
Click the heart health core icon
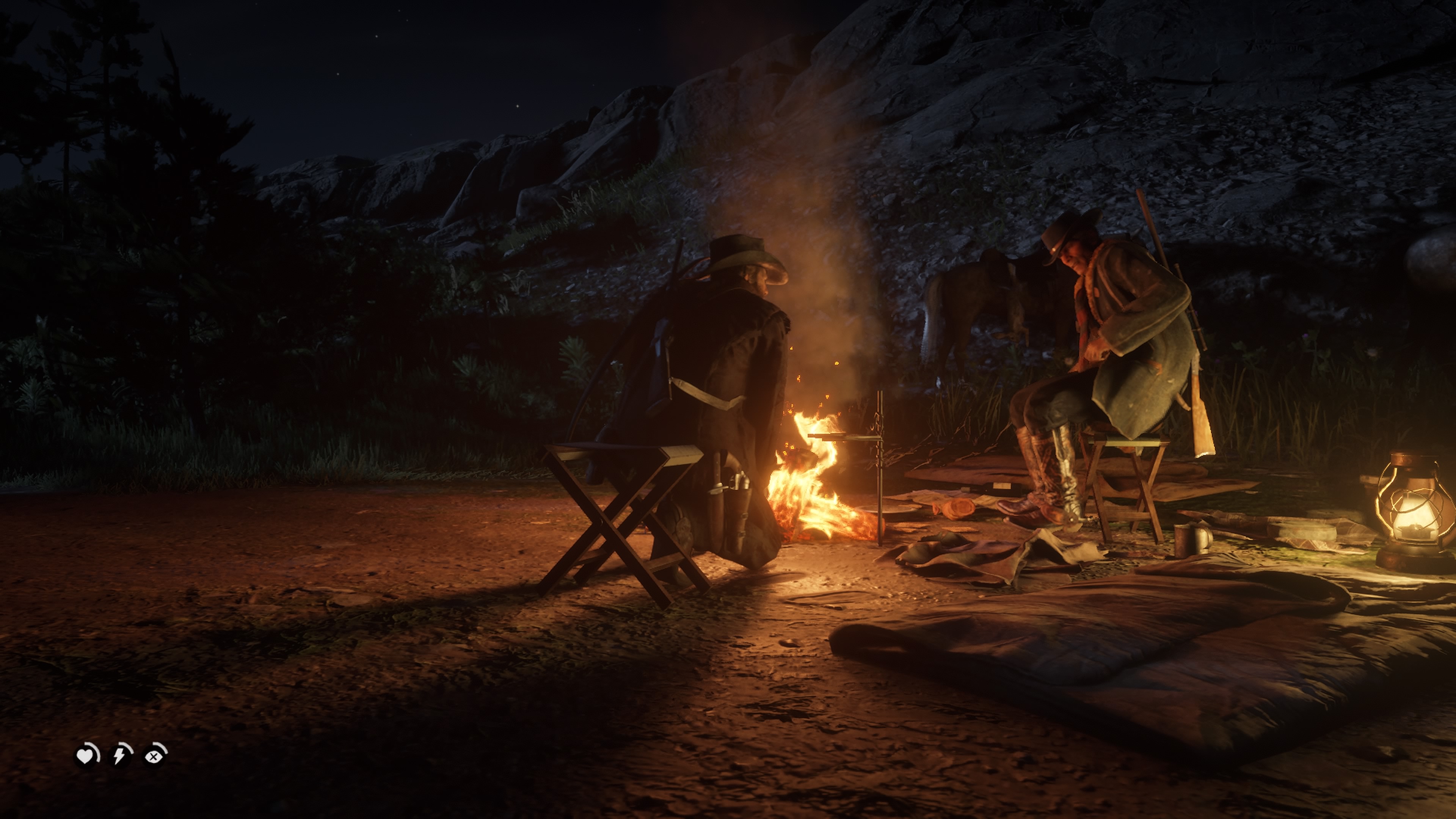click(x=86, y=756)
